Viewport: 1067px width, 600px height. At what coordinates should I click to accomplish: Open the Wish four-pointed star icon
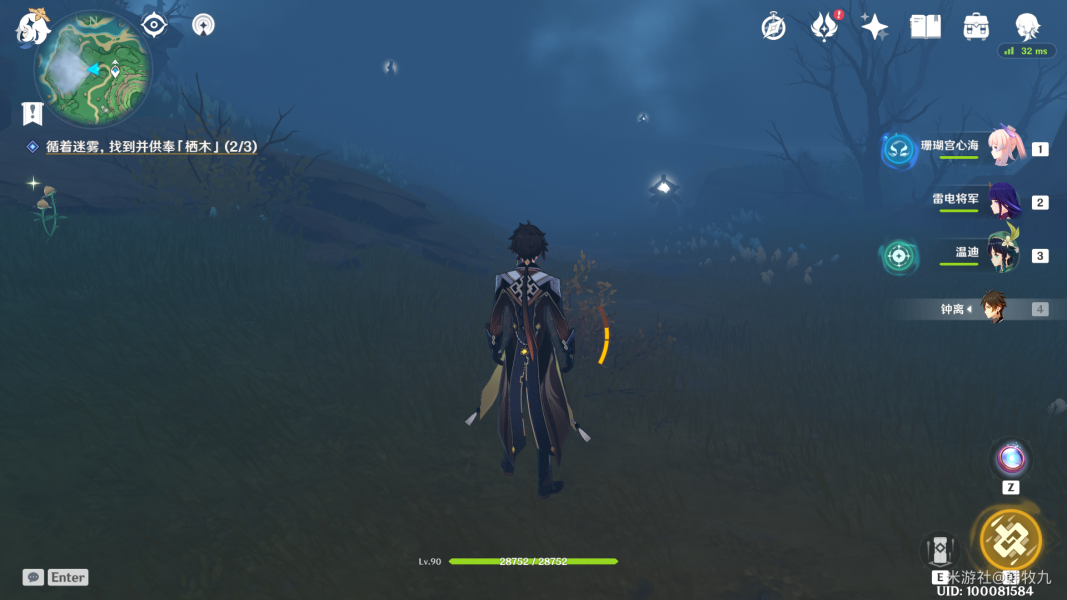(874, 27)
